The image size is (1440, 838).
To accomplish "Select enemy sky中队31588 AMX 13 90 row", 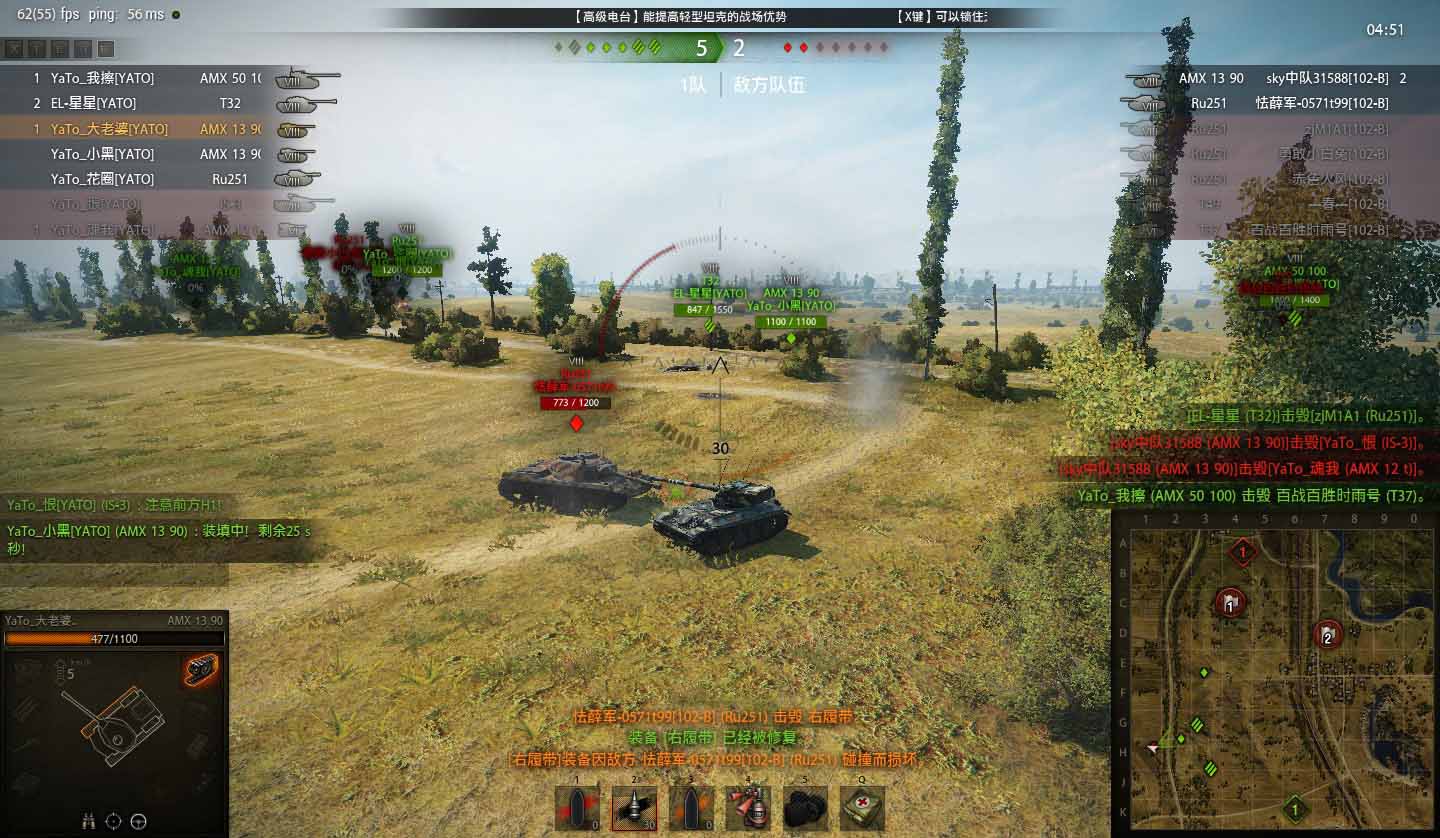I will click(1290, 78).
